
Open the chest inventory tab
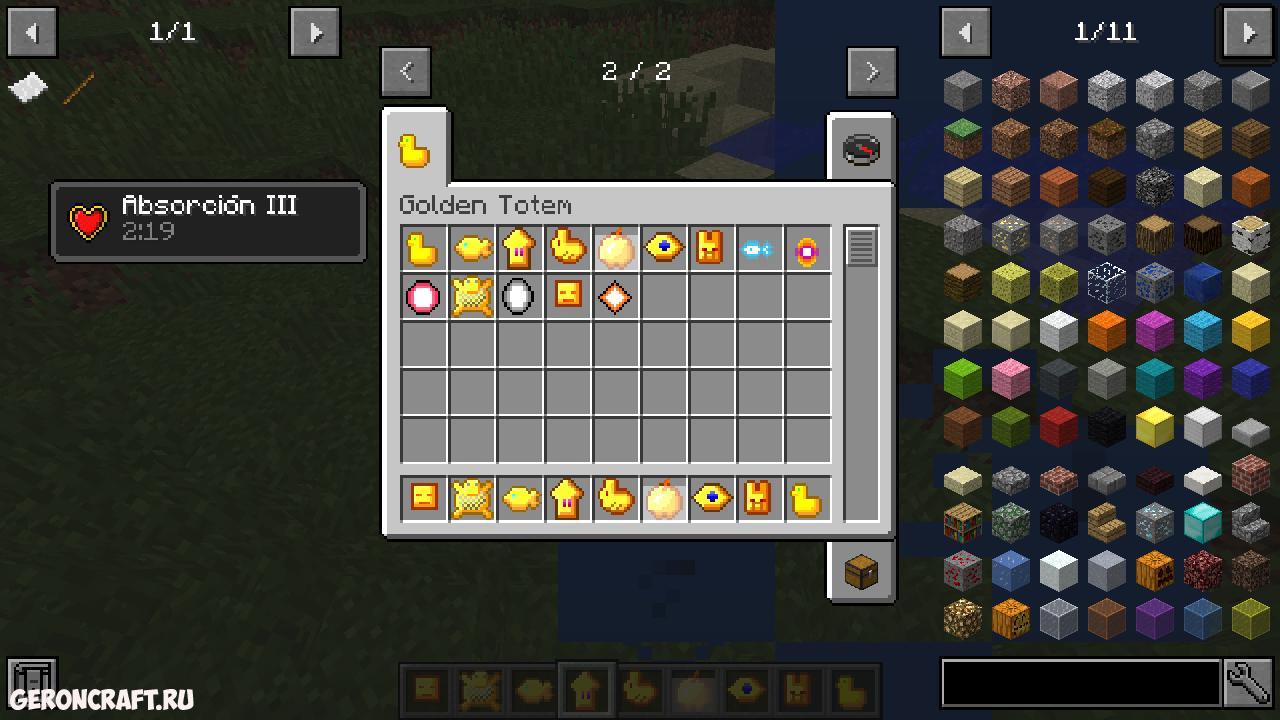[860, 572]
